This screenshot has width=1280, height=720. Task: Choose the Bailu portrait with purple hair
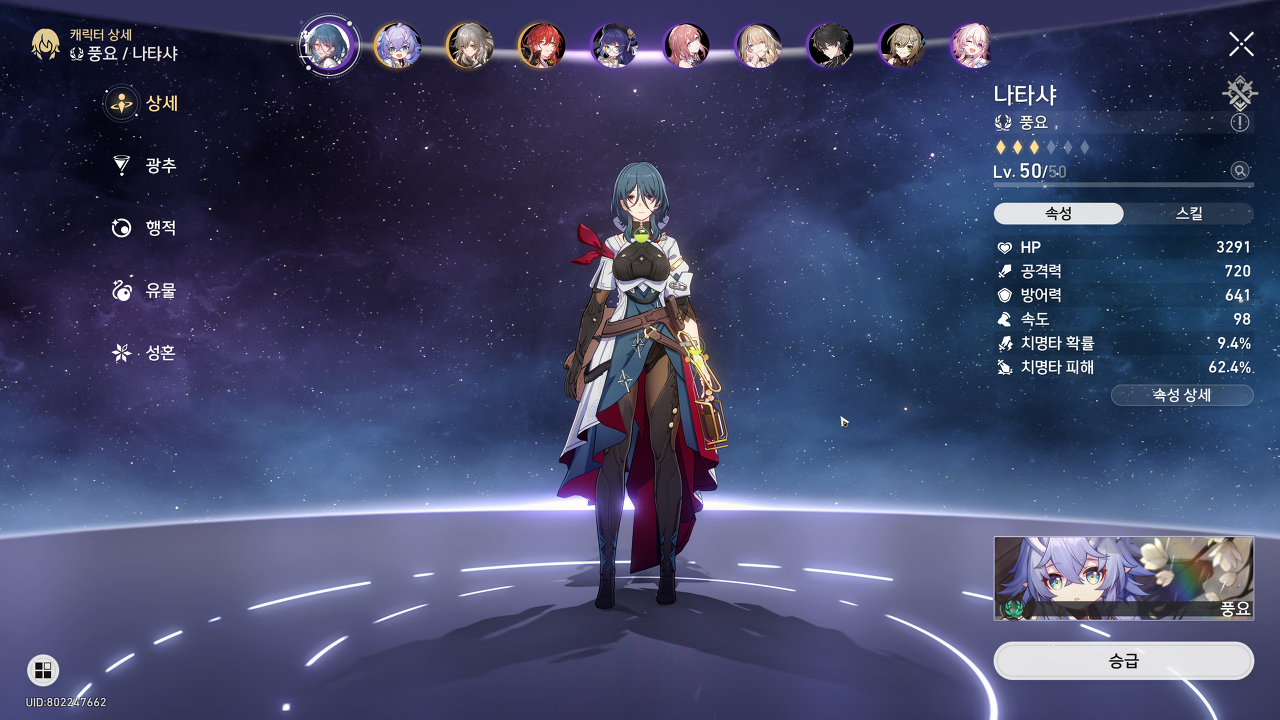click(397, 45)
